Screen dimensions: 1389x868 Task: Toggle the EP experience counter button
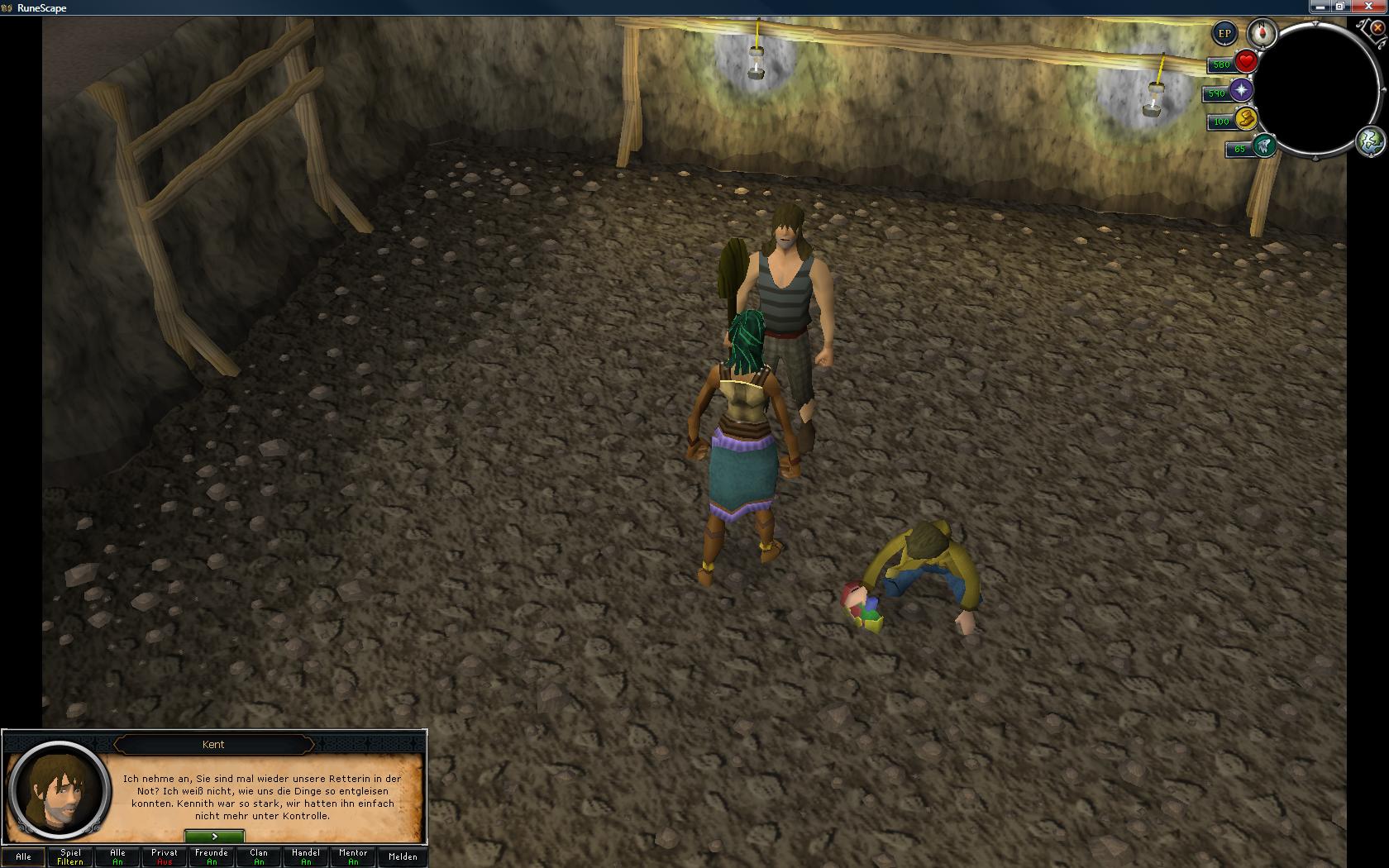click(1224, 34)
